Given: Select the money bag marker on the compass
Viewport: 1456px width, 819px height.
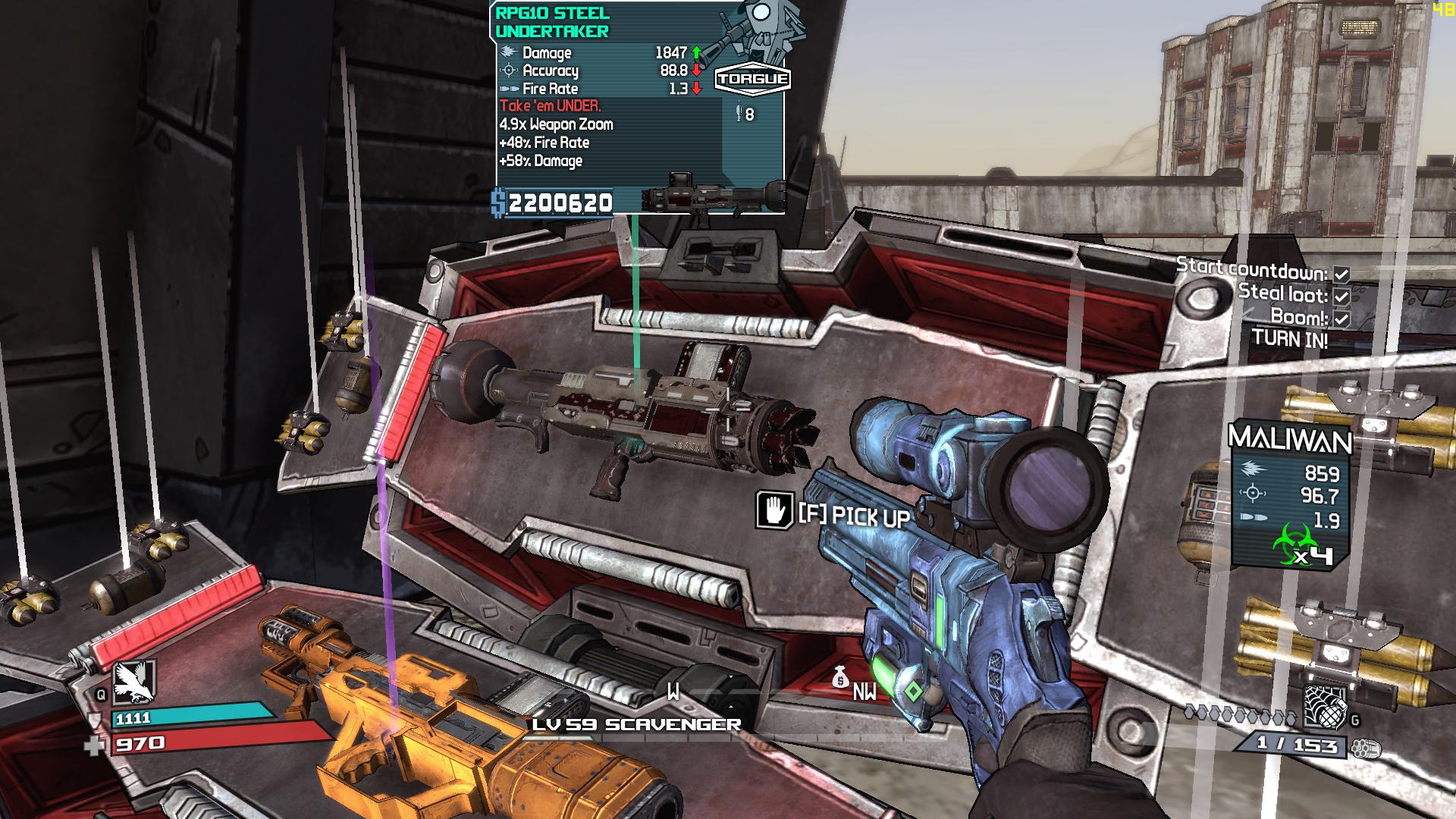Looking at the screenshot, I should coord(839,677).
